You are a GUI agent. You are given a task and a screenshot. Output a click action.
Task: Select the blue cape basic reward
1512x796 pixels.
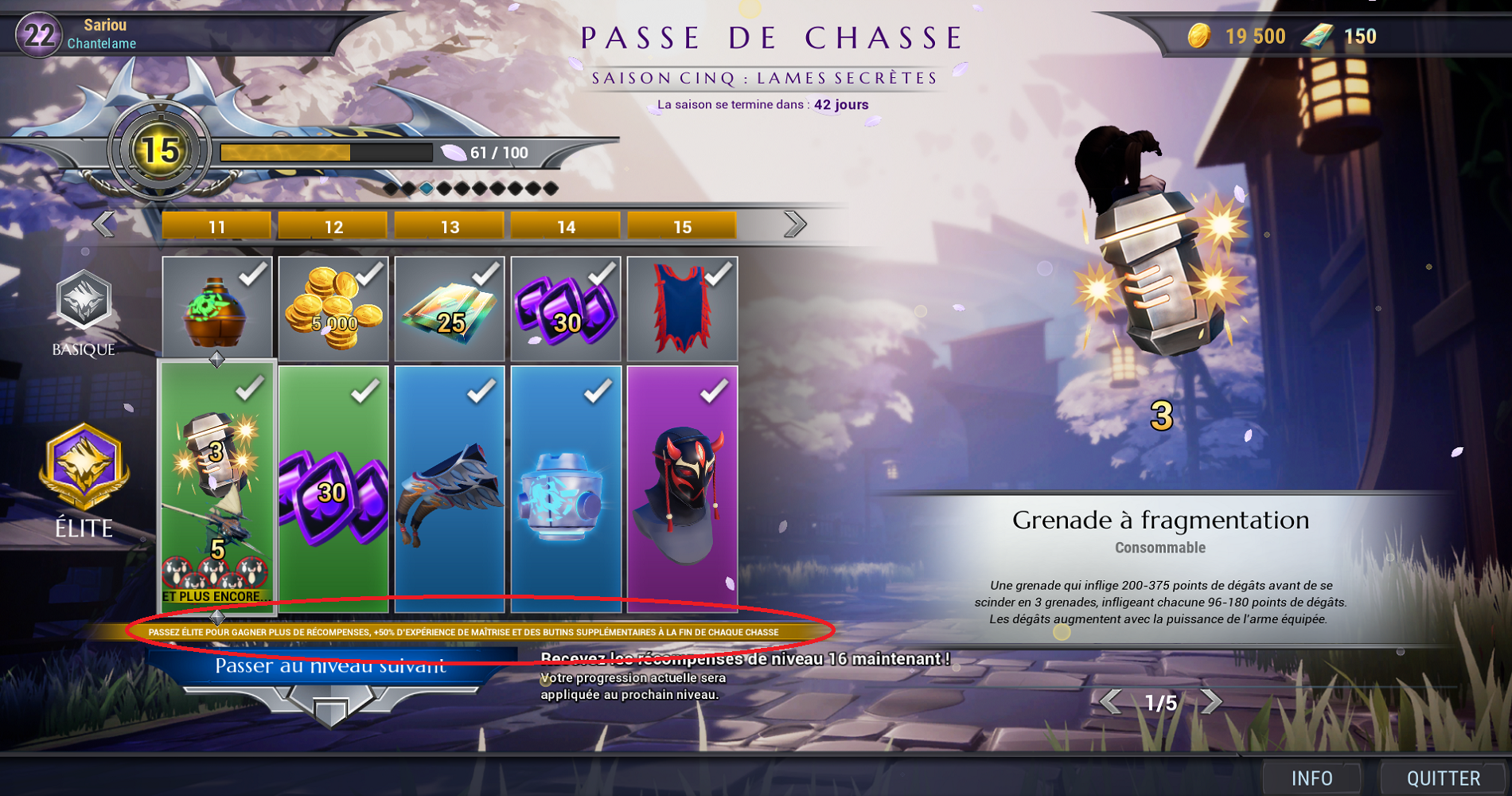tap(682, 309)
